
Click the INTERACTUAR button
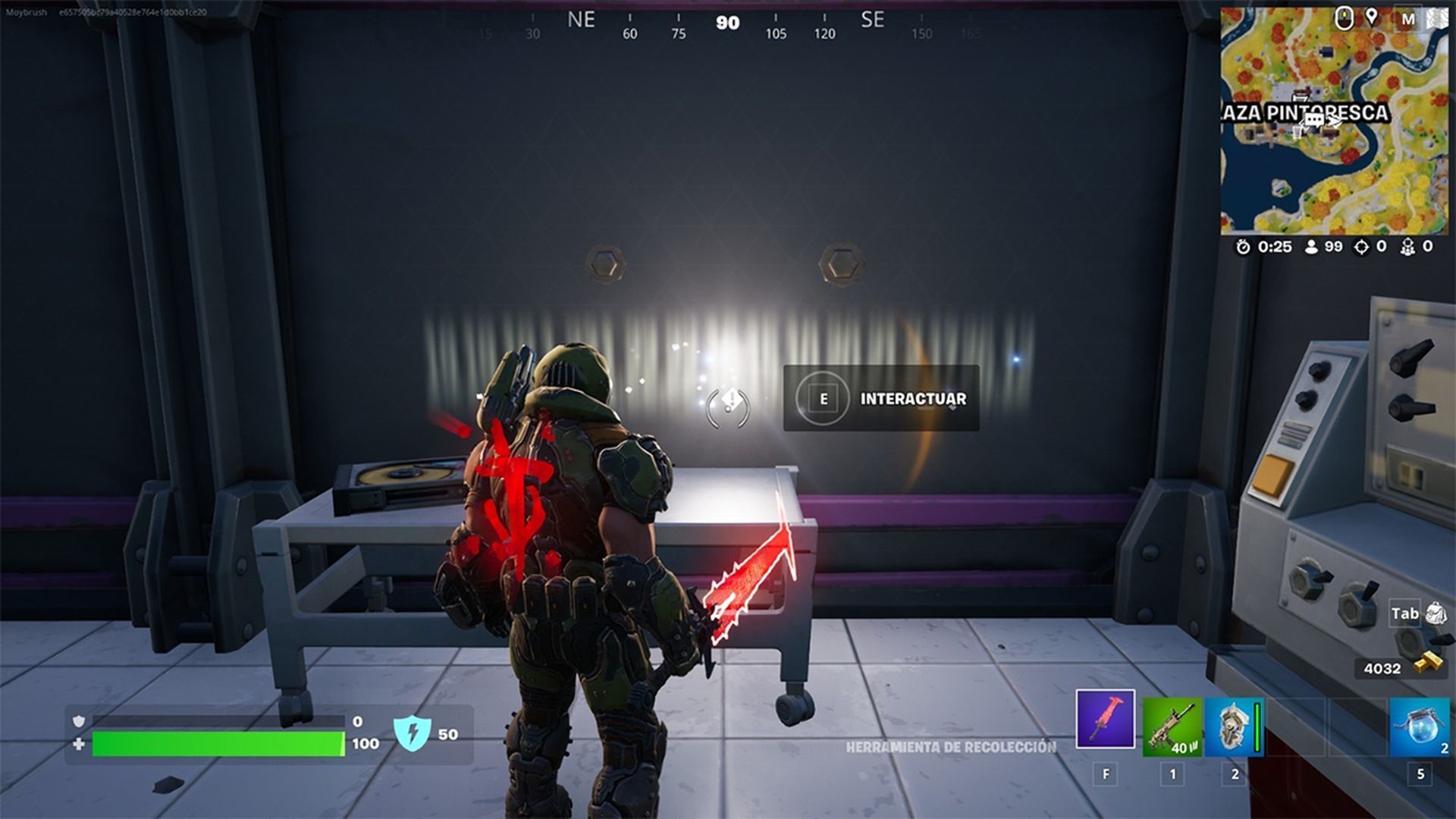(882, 399)
